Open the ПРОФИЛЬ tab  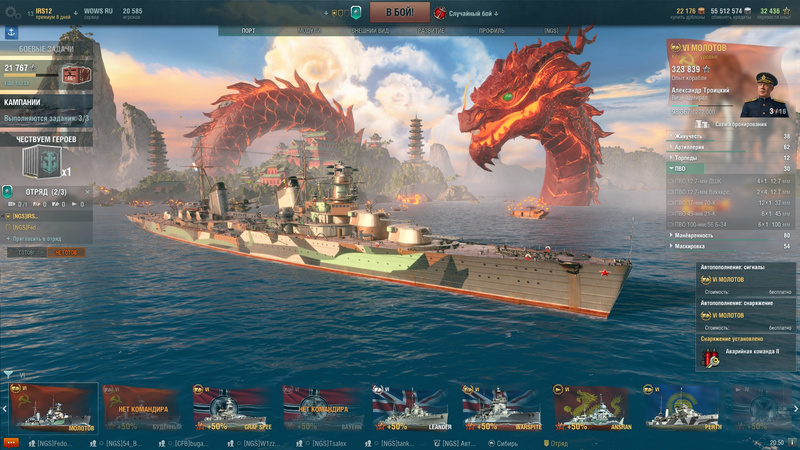[491, 31]
